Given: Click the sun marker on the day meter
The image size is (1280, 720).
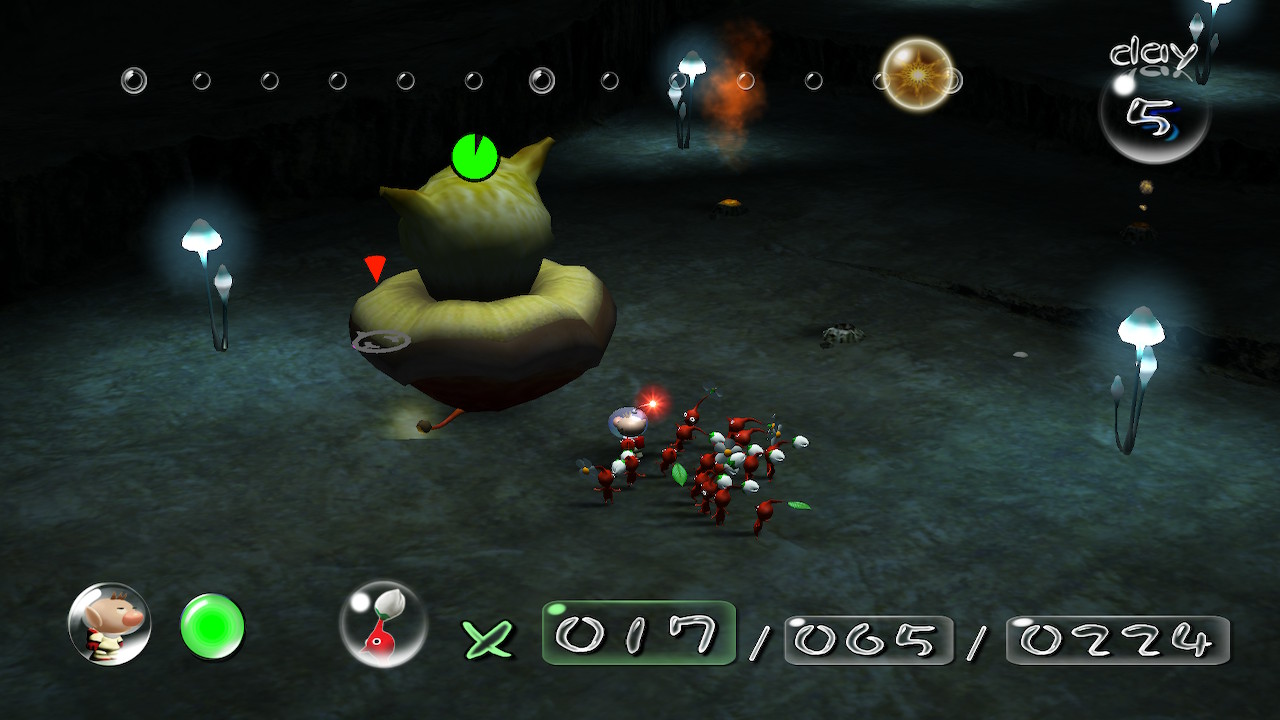Looking at the screenshot, I should coord(917,75).
